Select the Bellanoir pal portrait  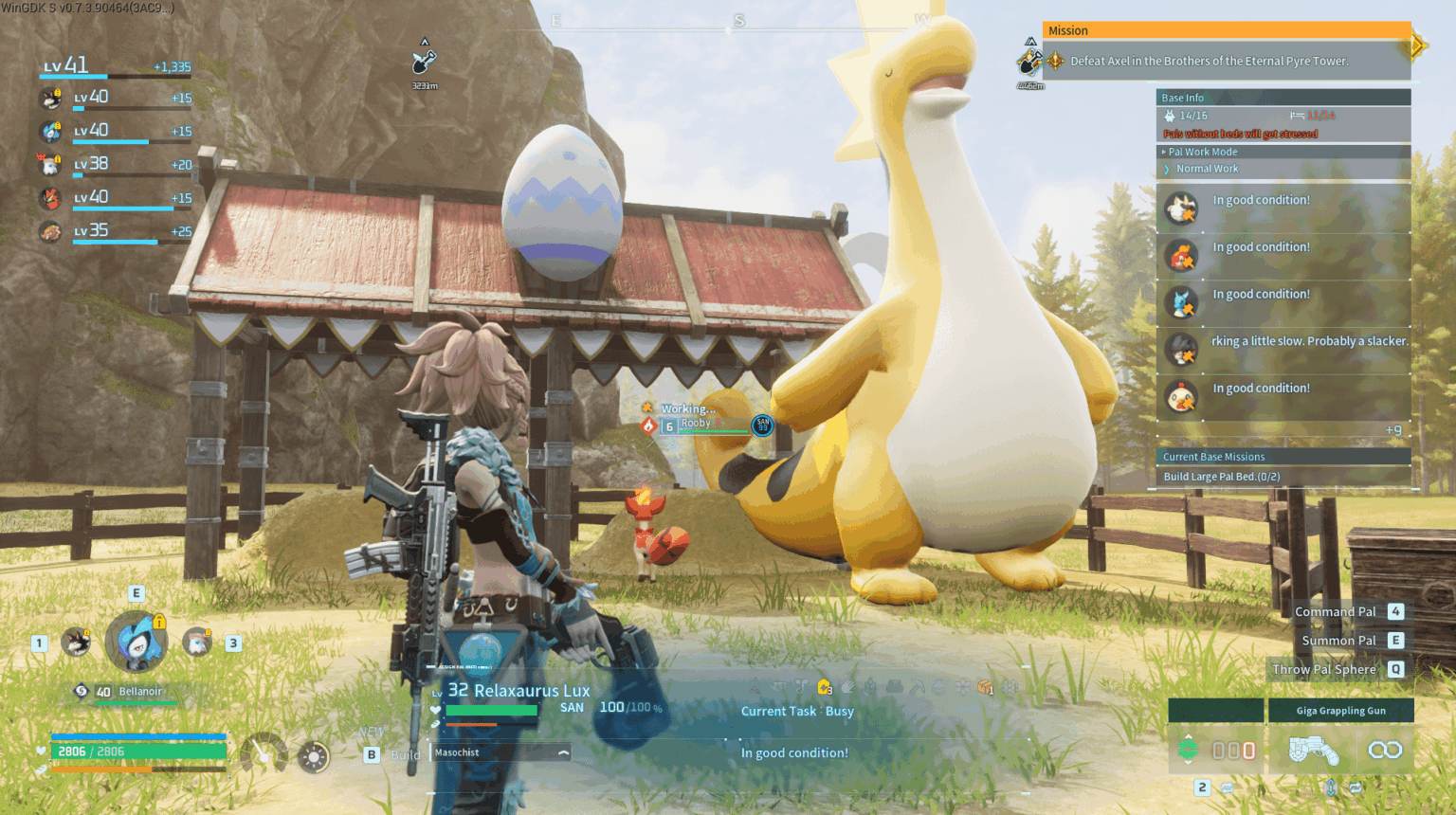point(136,642)
